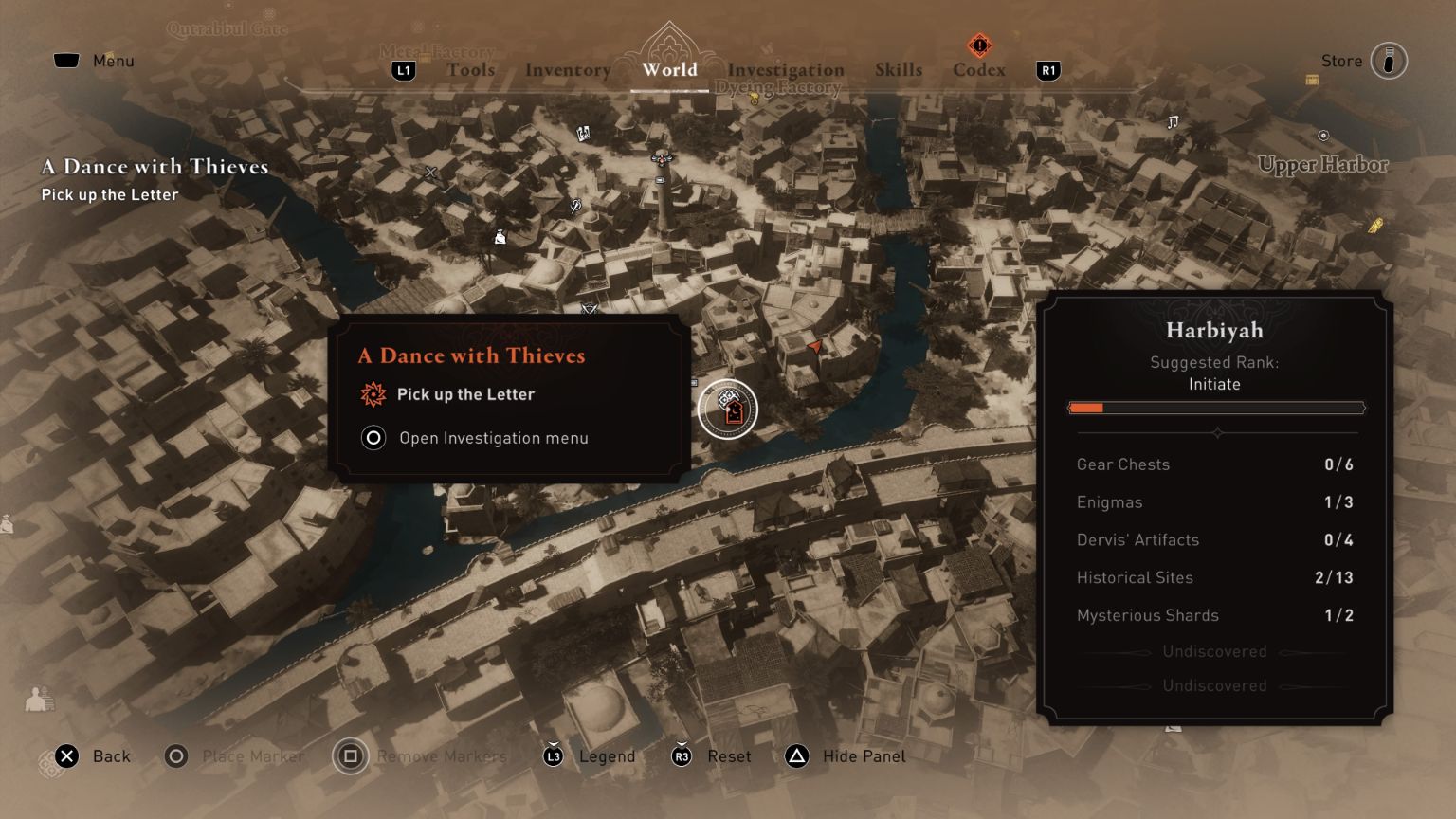This screenshot has width=1456, height=819.
Task: Click the Harbiyah rank progress bar
Action: (x=1216, y=408)
